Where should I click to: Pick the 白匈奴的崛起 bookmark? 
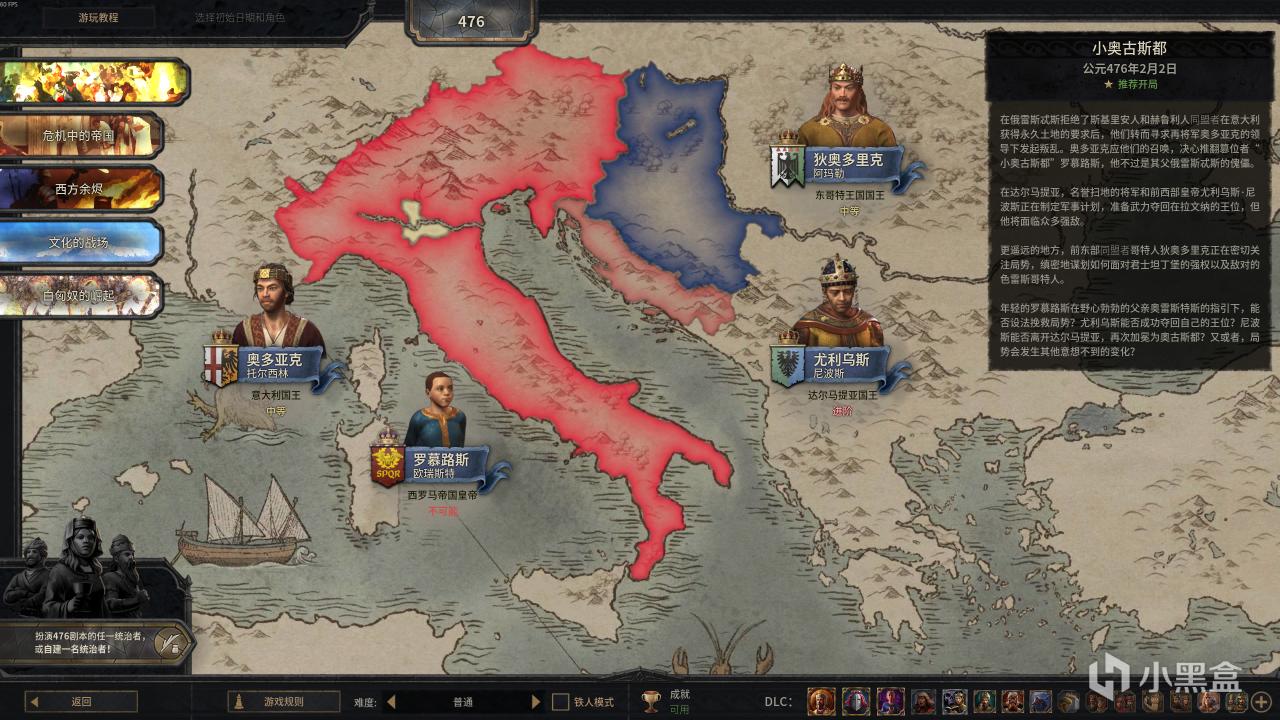80,296
